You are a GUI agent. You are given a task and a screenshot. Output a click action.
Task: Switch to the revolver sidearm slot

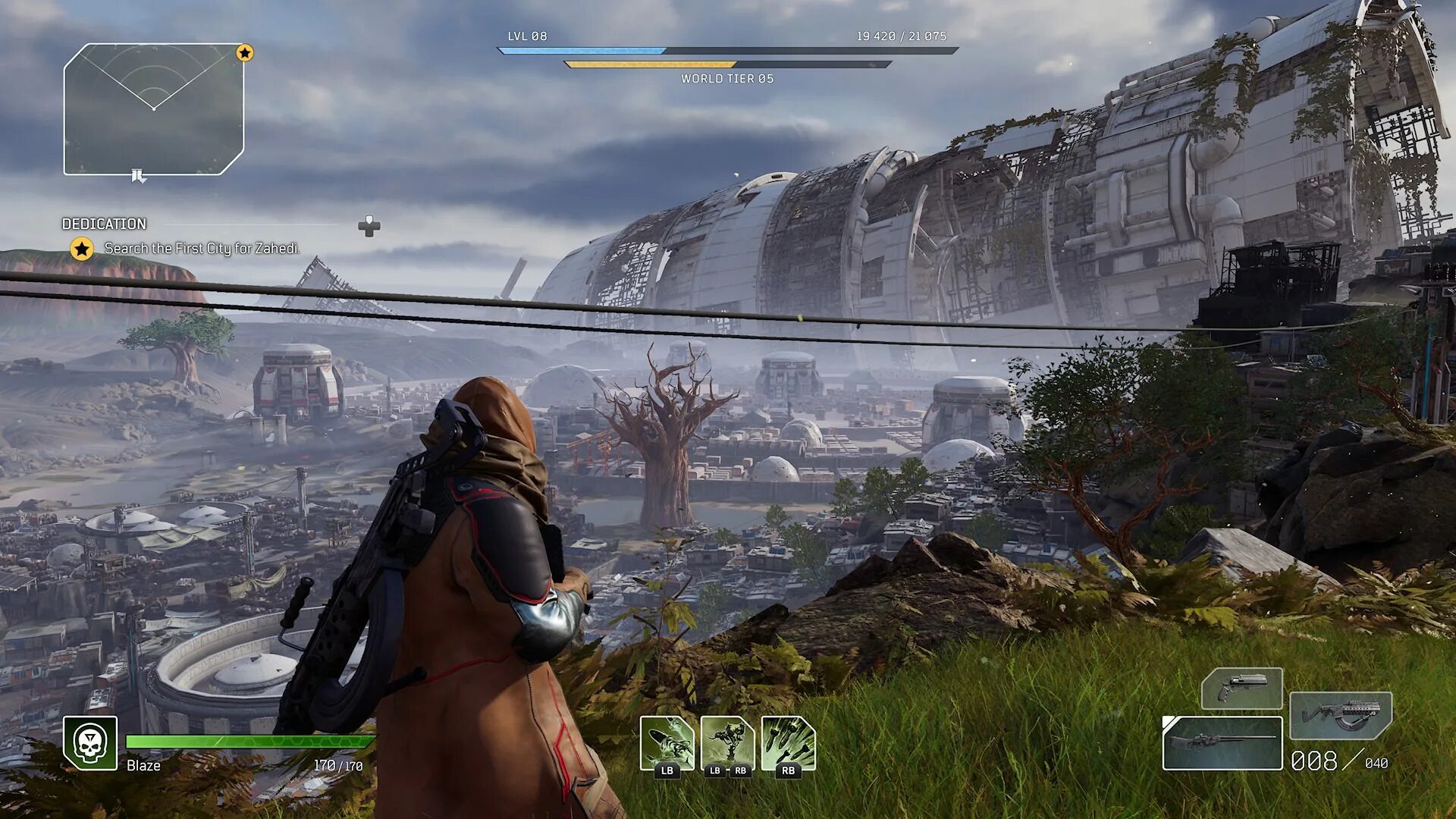(1241, 689)
